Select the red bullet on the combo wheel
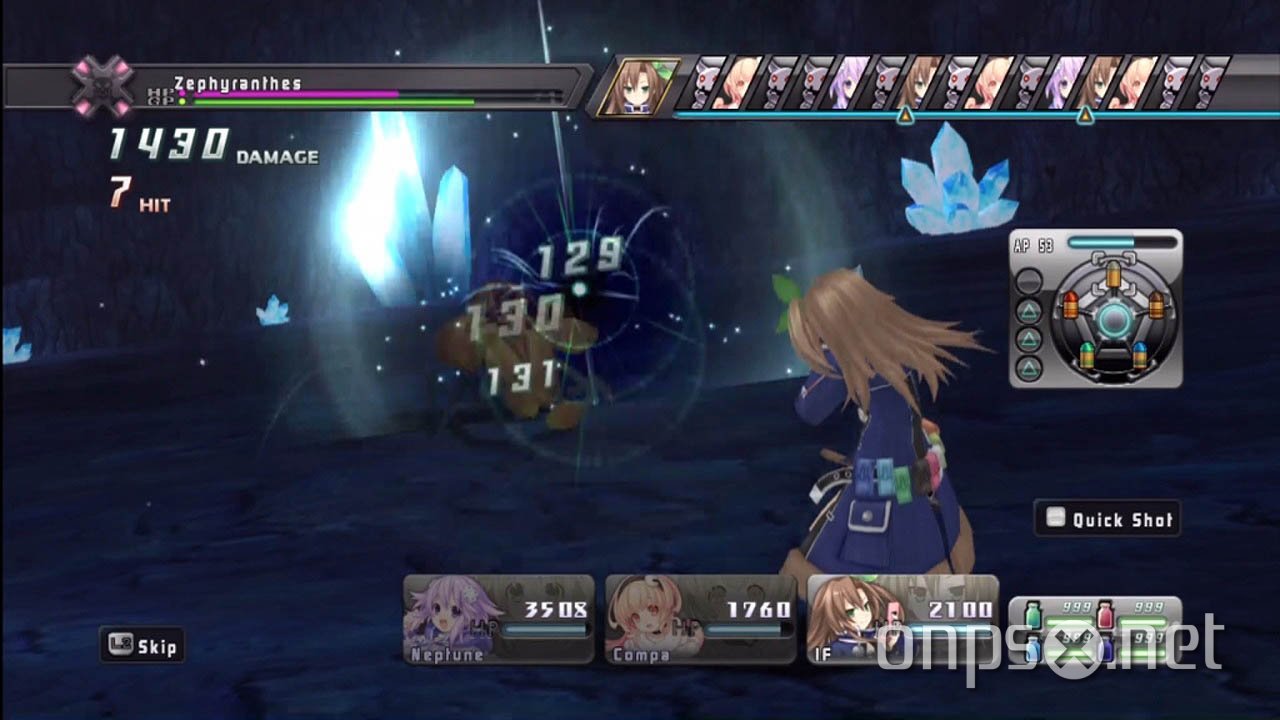The image size is (1280, 720). (1071, 305)
